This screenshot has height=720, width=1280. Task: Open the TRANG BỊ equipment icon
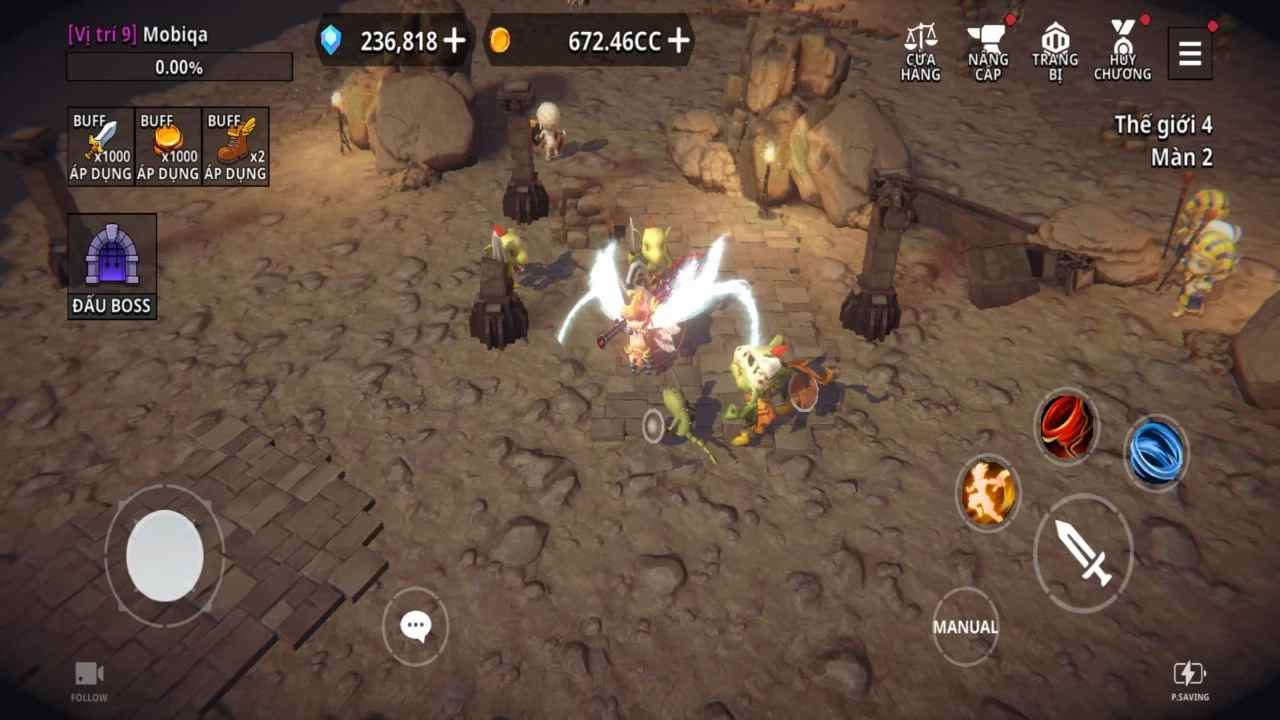click(1054, 47)
